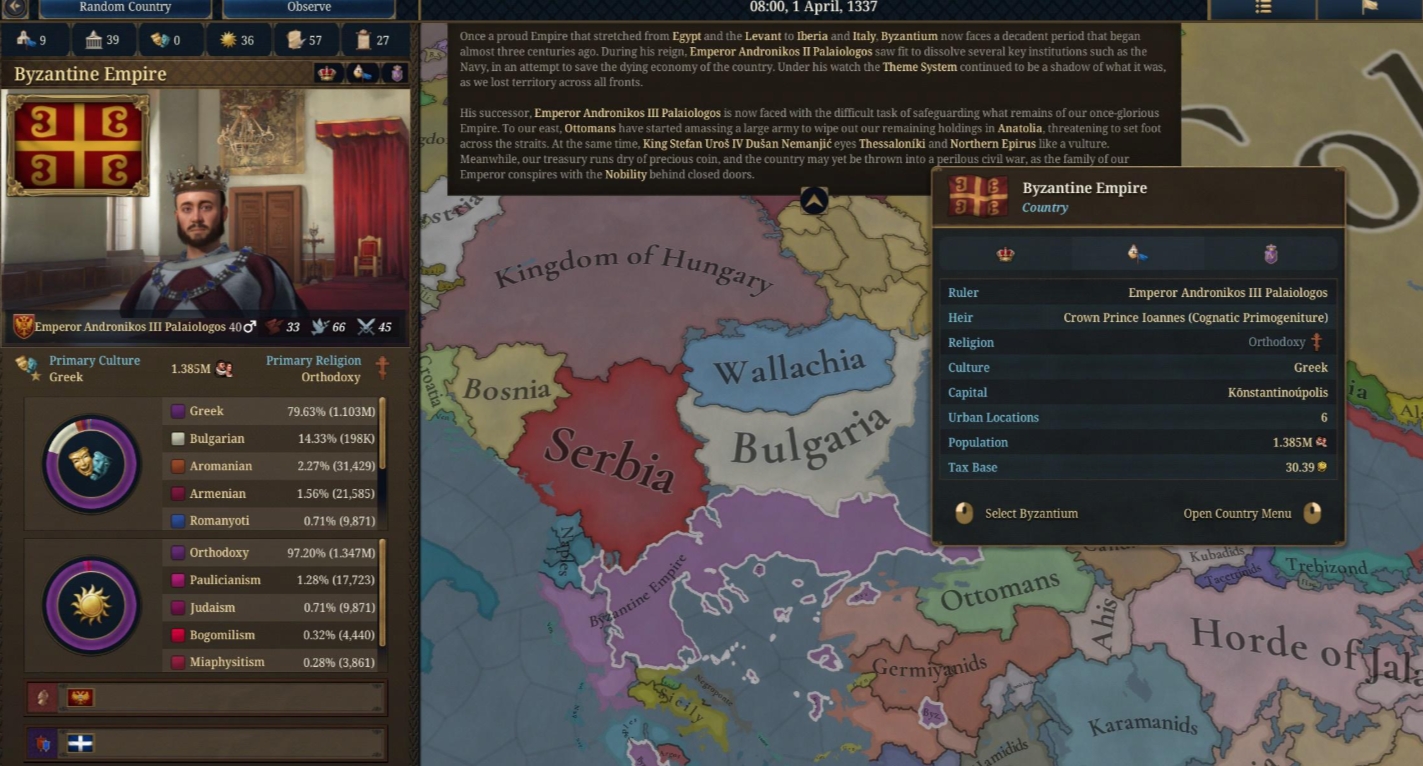Click the golden double-headed eagle flag
This screenshot has width=1423, height=766.
coord(80,698)
